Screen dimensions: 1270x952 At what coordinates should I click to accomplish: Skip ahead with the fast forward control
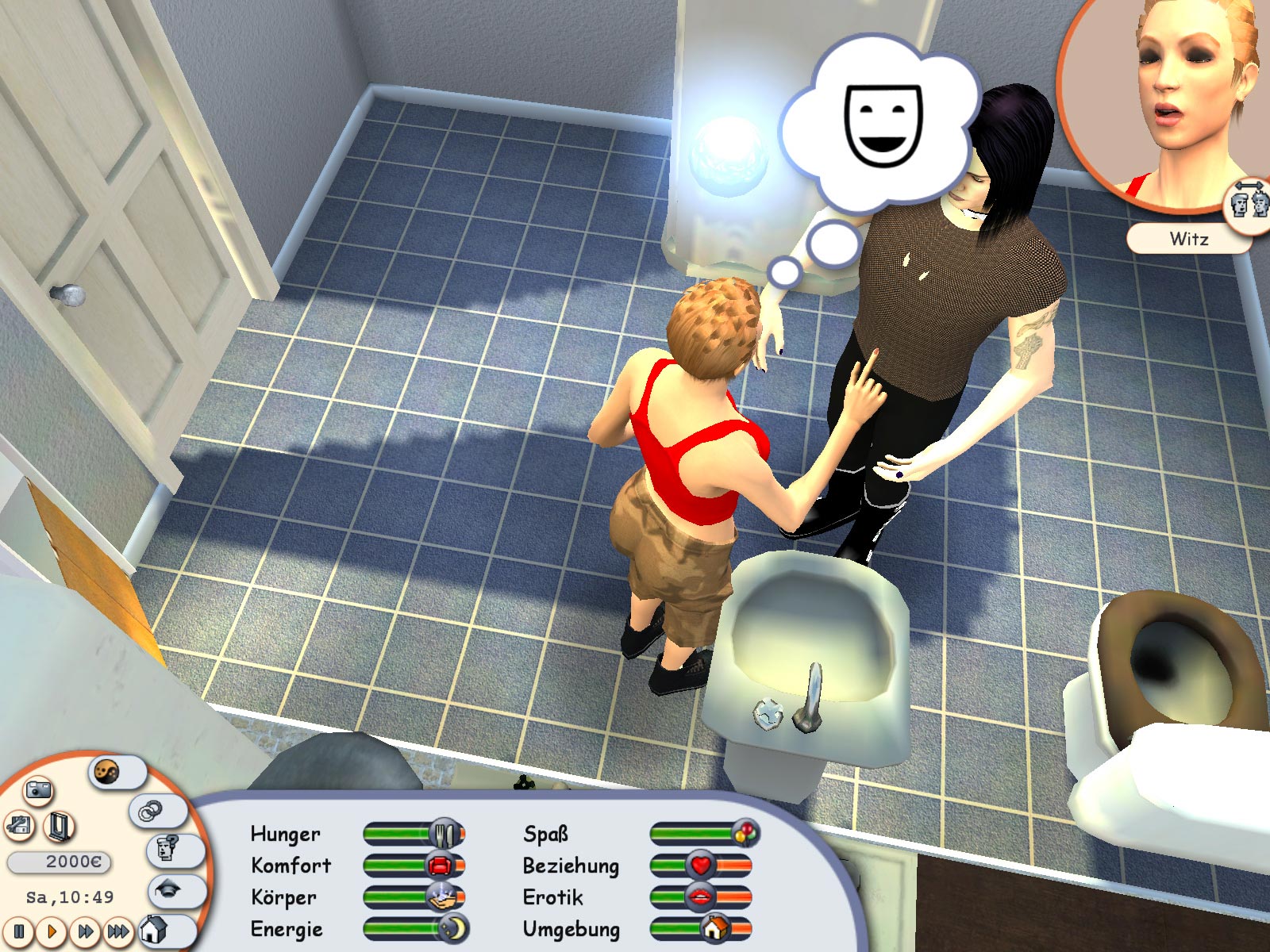point(86,933)
